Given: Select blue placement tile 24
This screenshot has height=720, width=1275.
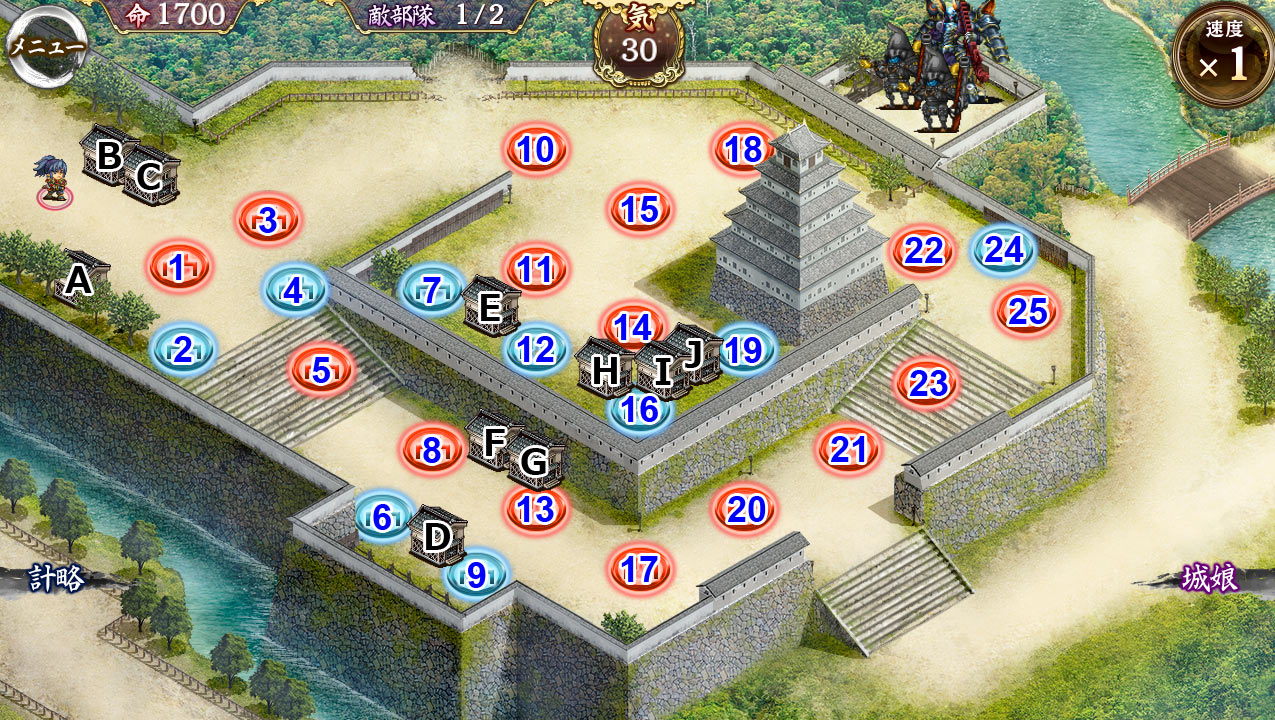Looking at the screenshot, I should (x=1004, y=250).
